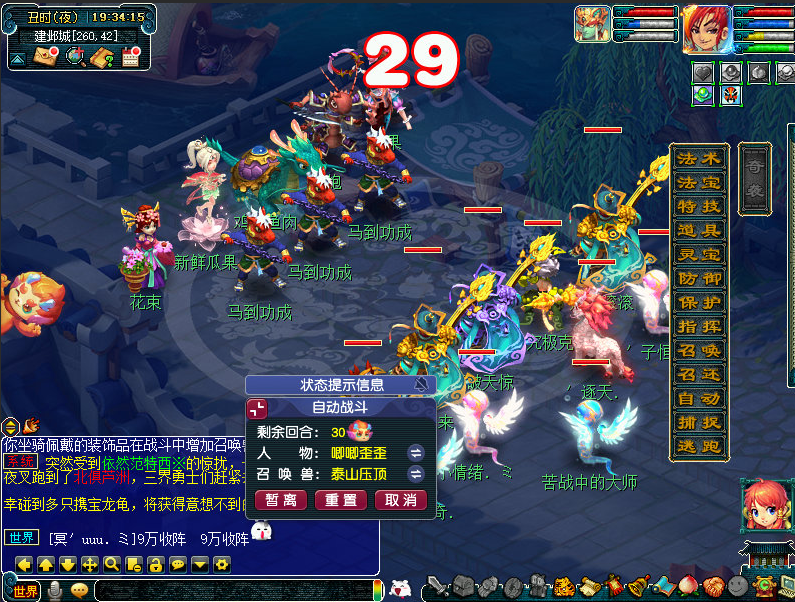
Task: Choose the 法宝 battle command
Action: 698,182
